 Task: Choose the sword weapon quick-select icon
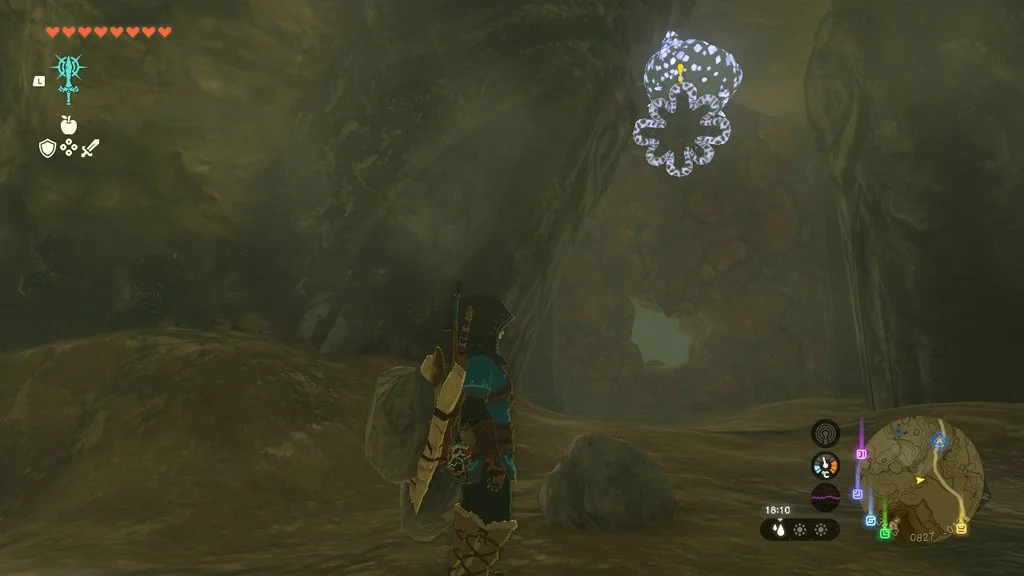(91, 149)
